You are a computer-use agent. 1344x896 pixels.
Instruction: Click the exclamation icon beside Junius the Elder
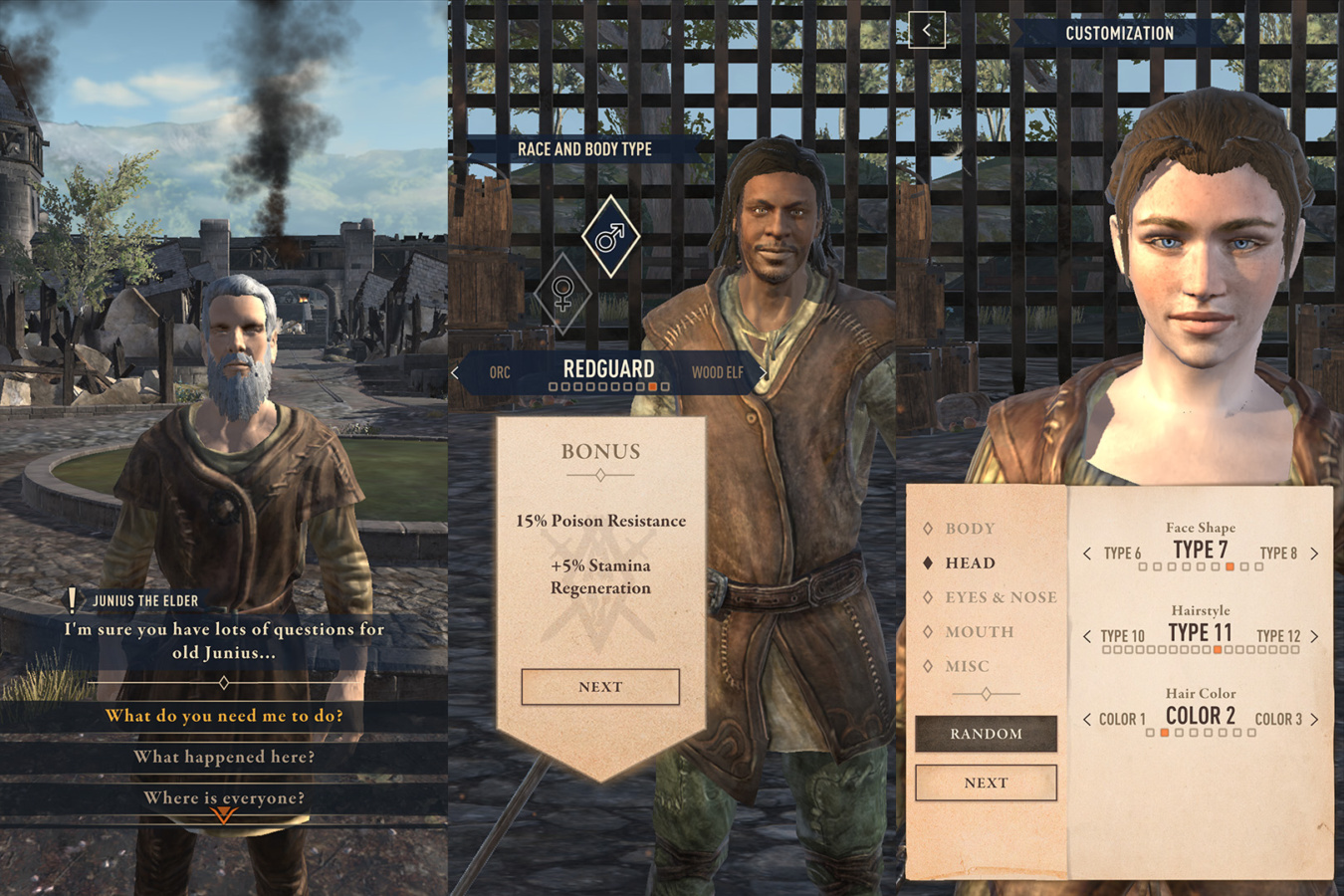point(73,598)
